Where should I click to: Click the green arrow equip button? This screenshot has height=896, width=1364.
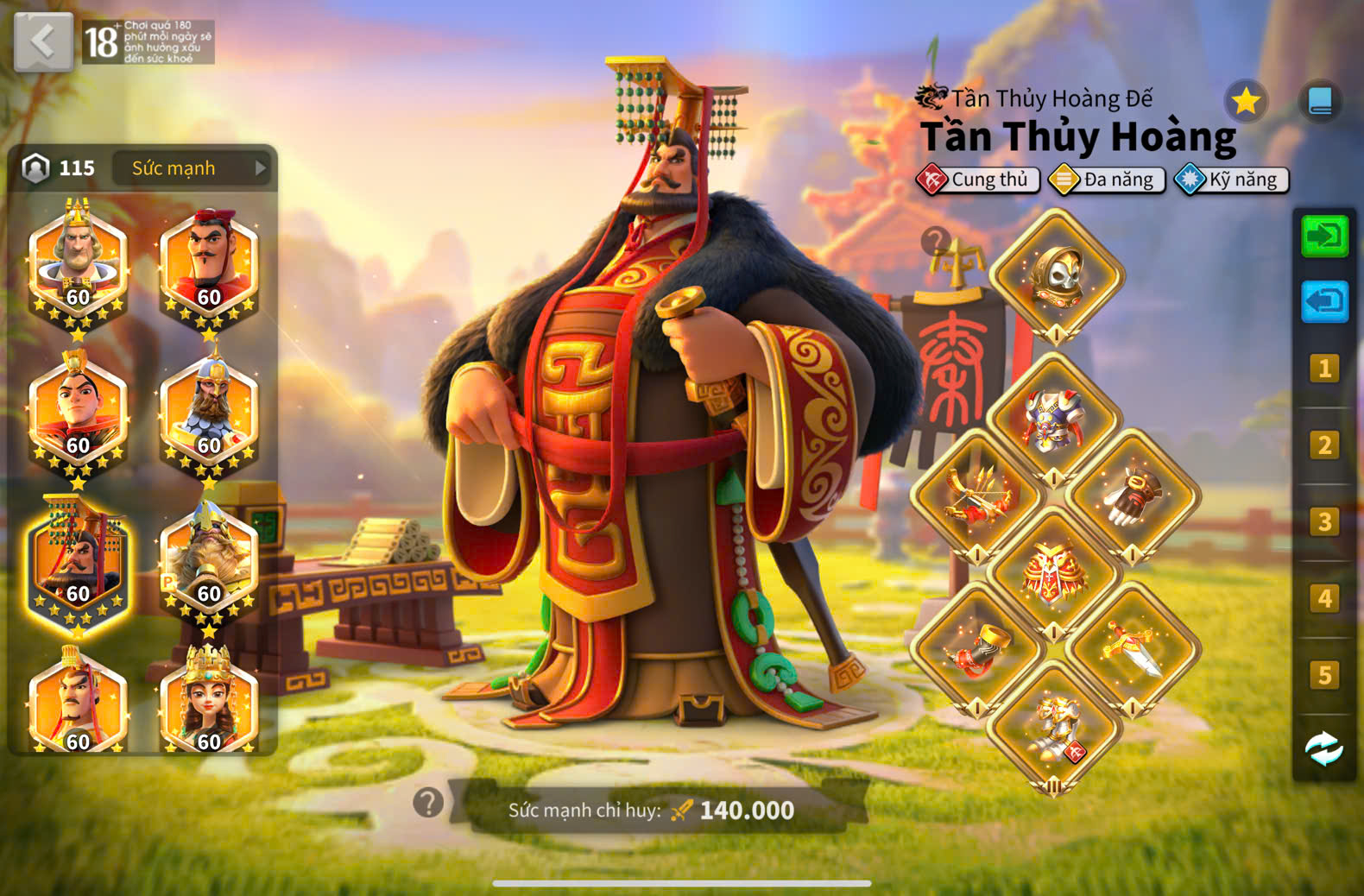(1324, 236)
